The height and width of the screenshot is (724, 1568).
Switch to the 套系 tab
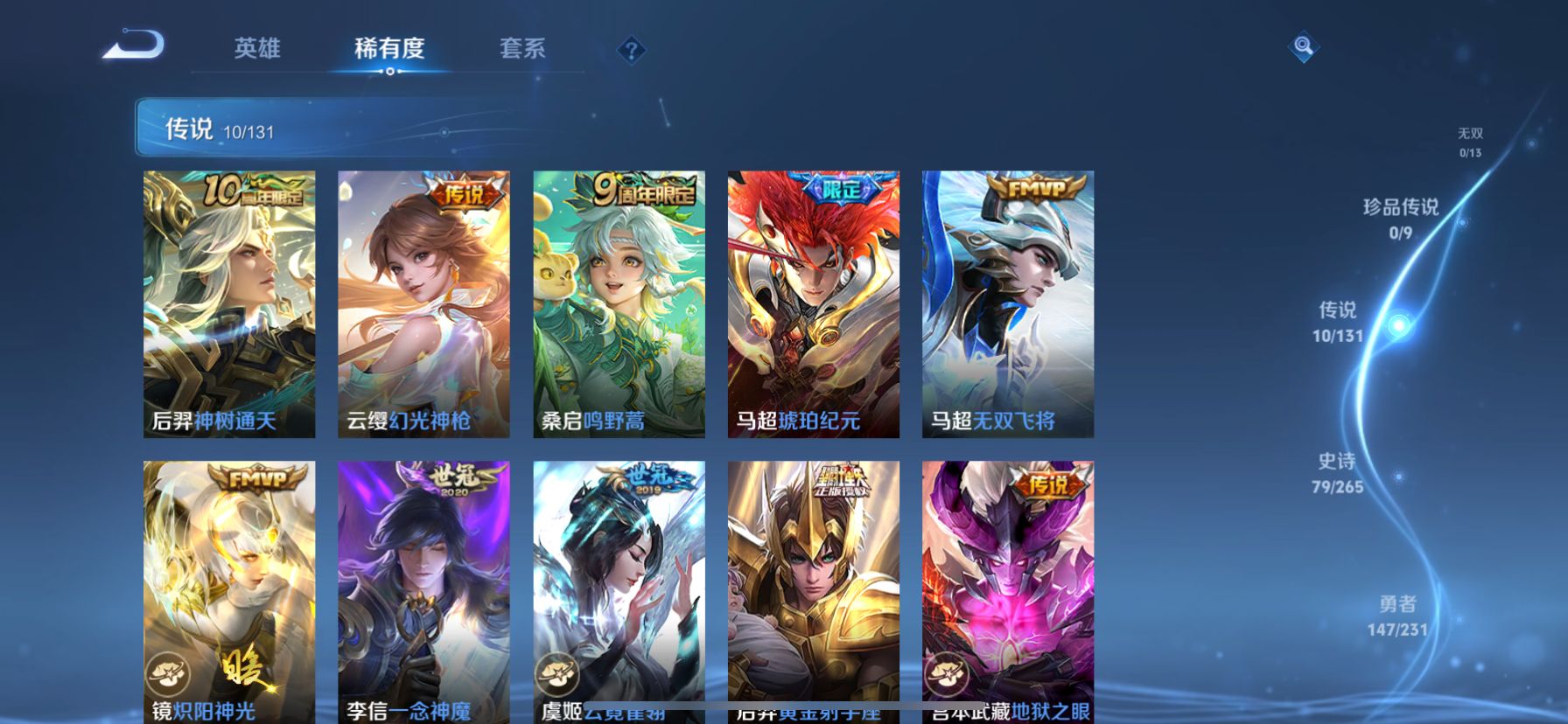pyautogui.click(x=521, y=50)
